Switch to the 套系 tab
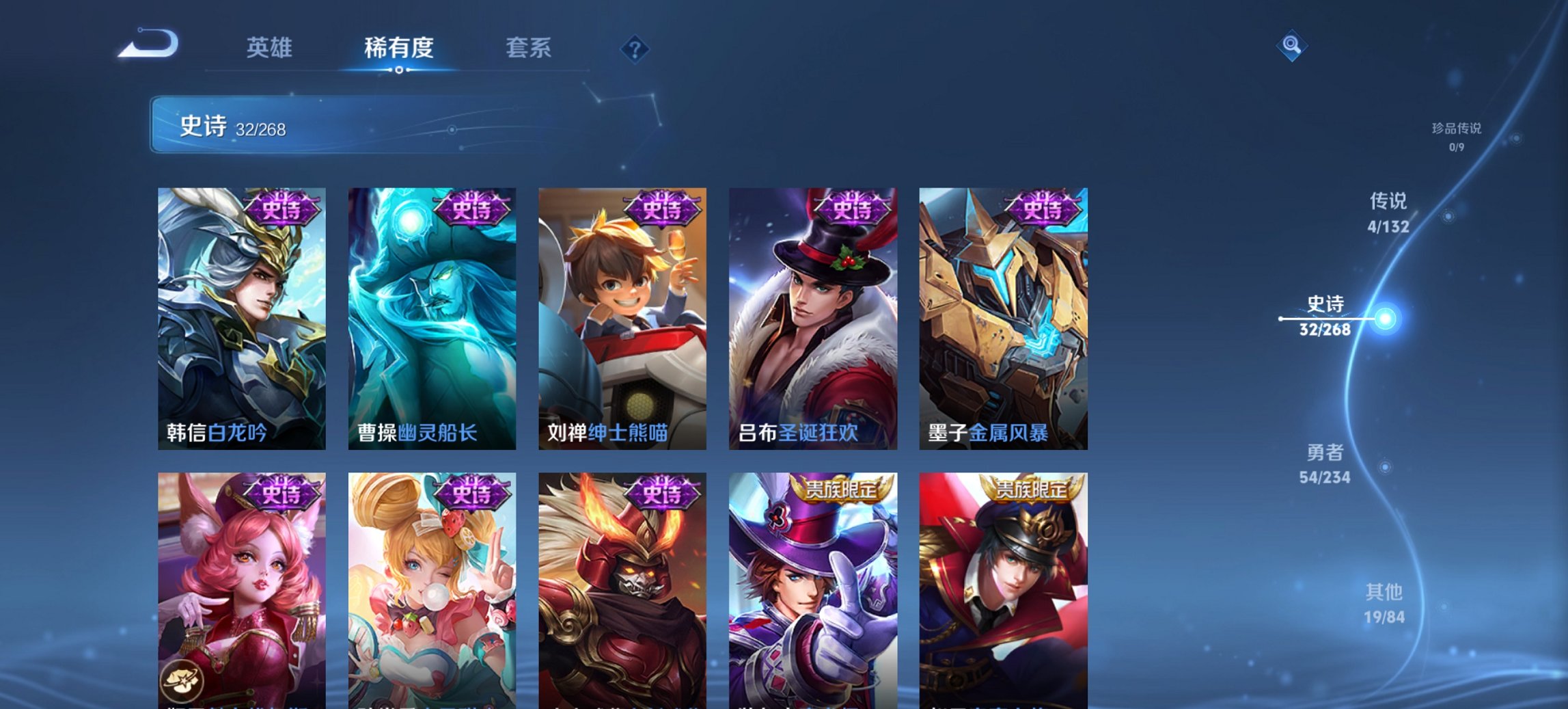This screenshot has height=709, width=1568. [528, 48]
